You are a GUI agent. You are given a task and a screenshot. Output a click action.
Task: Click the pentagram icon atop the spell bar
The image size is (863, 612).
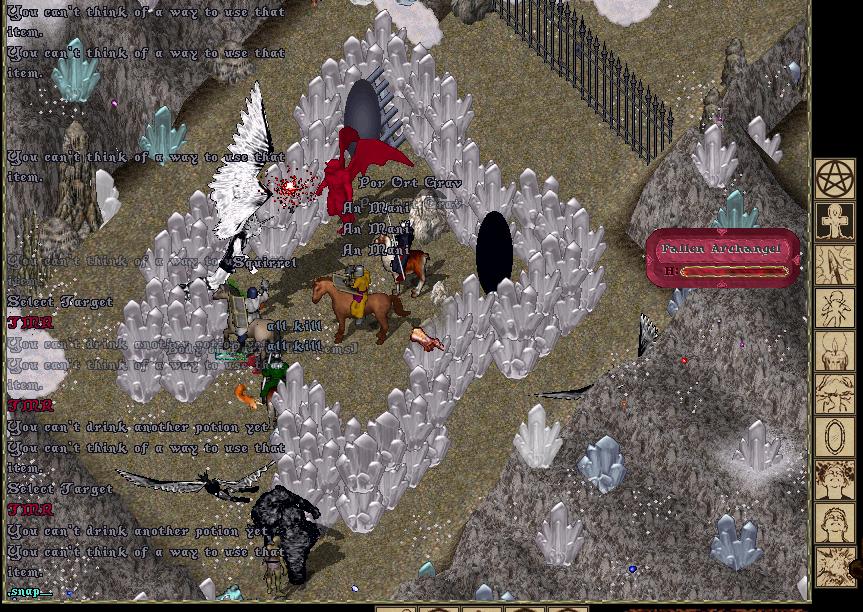(834, 180)
